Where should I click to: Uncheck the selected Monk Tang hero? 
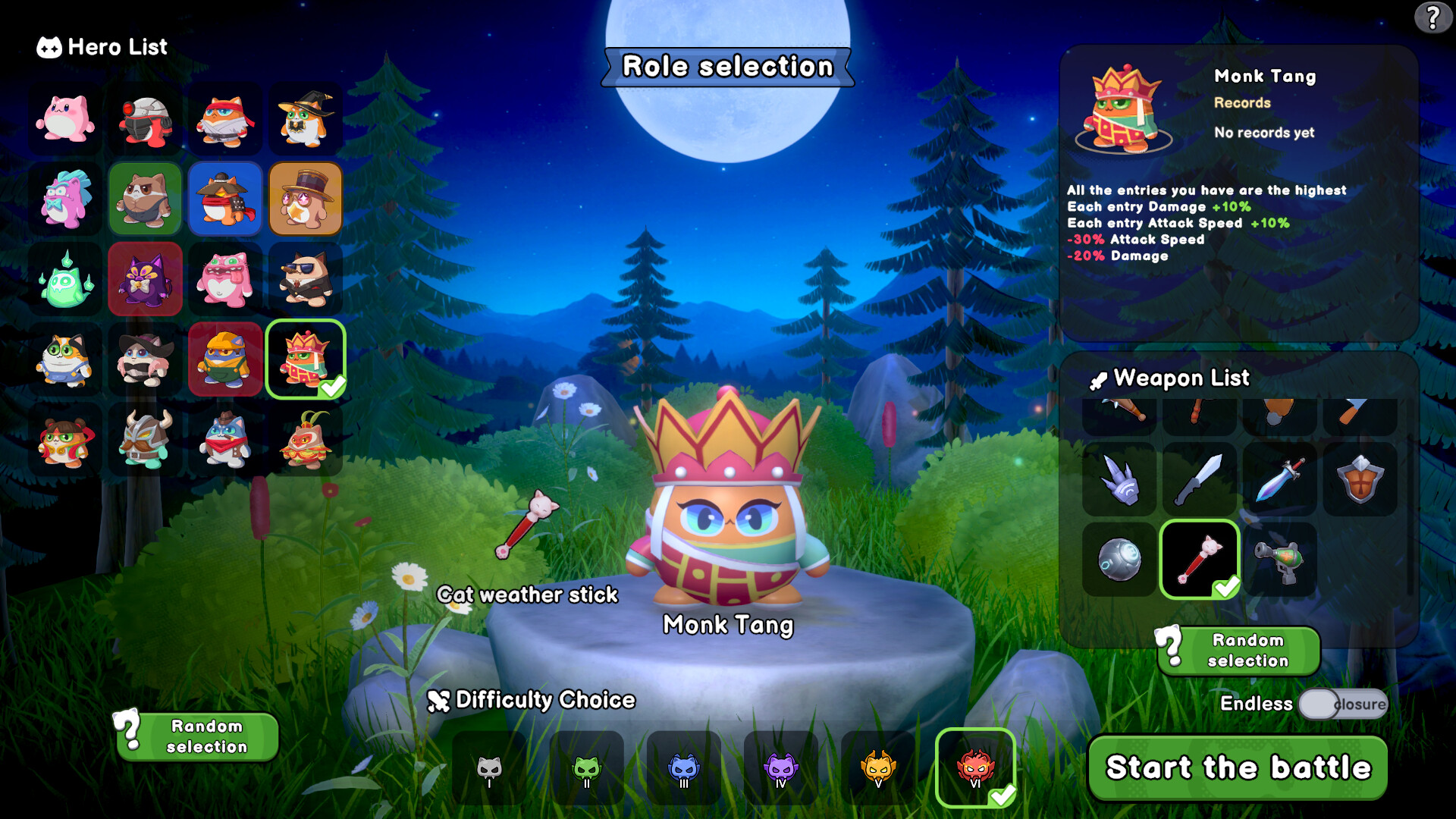tap(305, 359)
